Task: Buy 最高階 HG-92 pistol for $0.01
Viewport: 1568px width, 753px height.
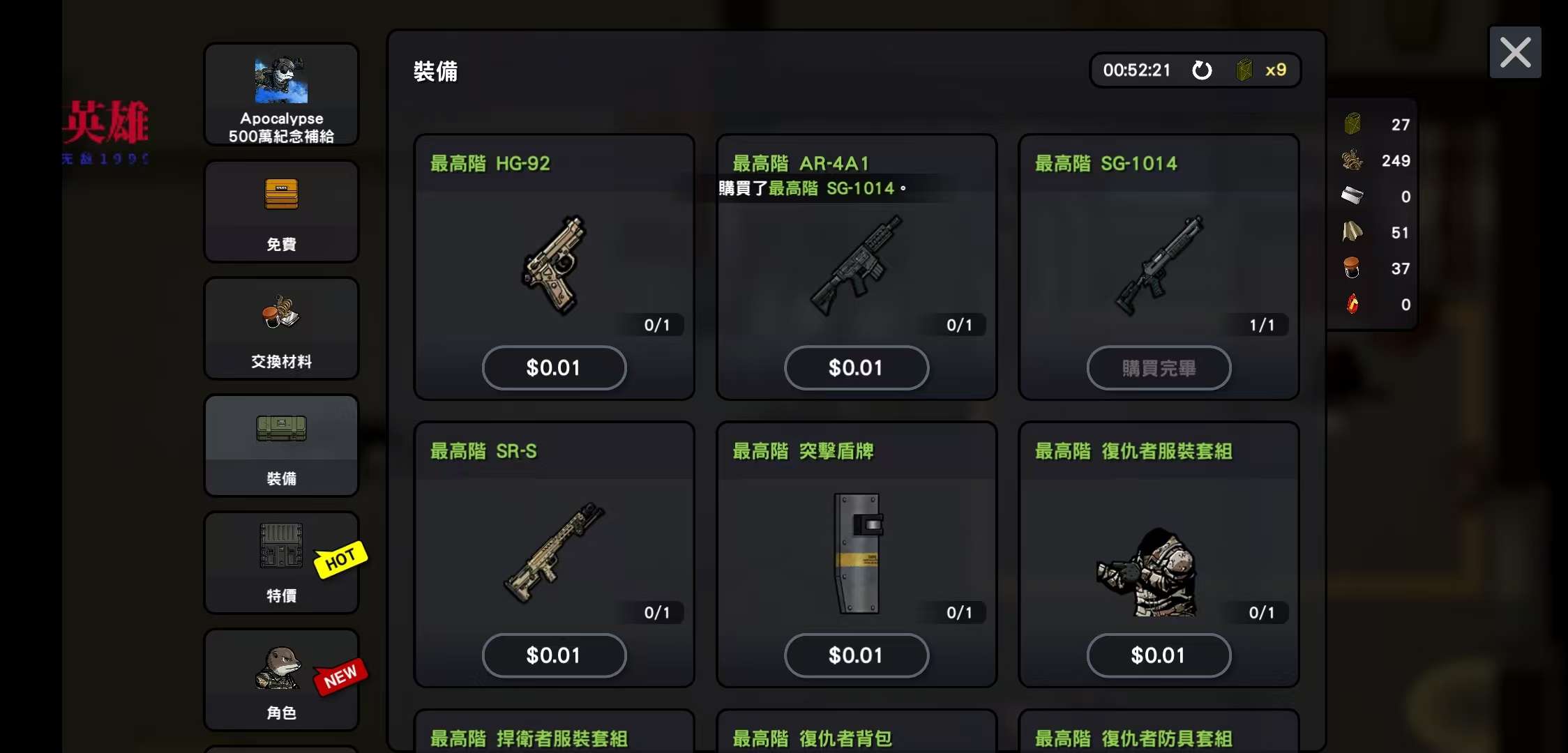Action: (554, 367)
